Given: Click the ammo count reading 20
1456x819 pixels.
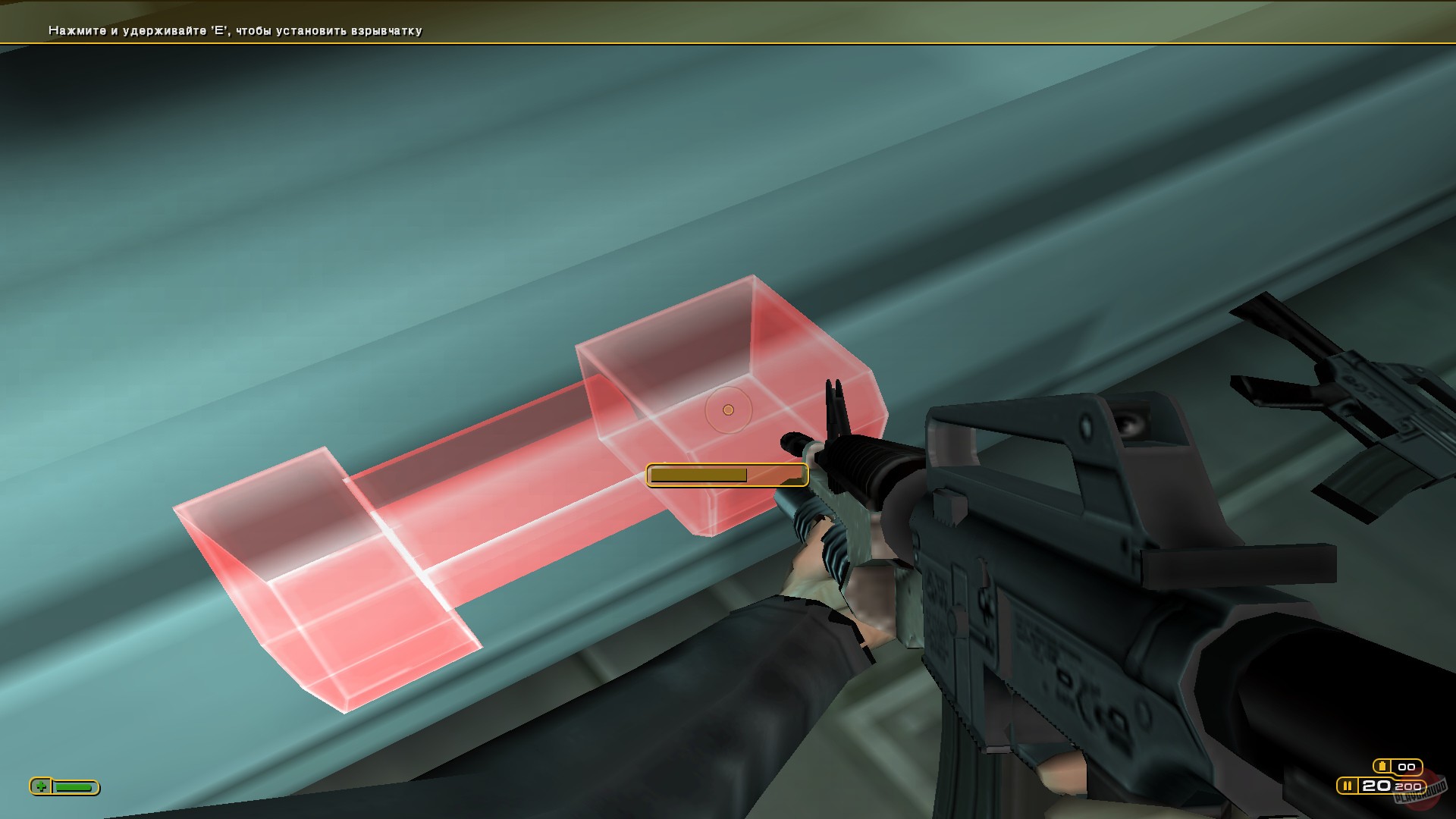Looking at the screenshot, I should pos(1376,786).
